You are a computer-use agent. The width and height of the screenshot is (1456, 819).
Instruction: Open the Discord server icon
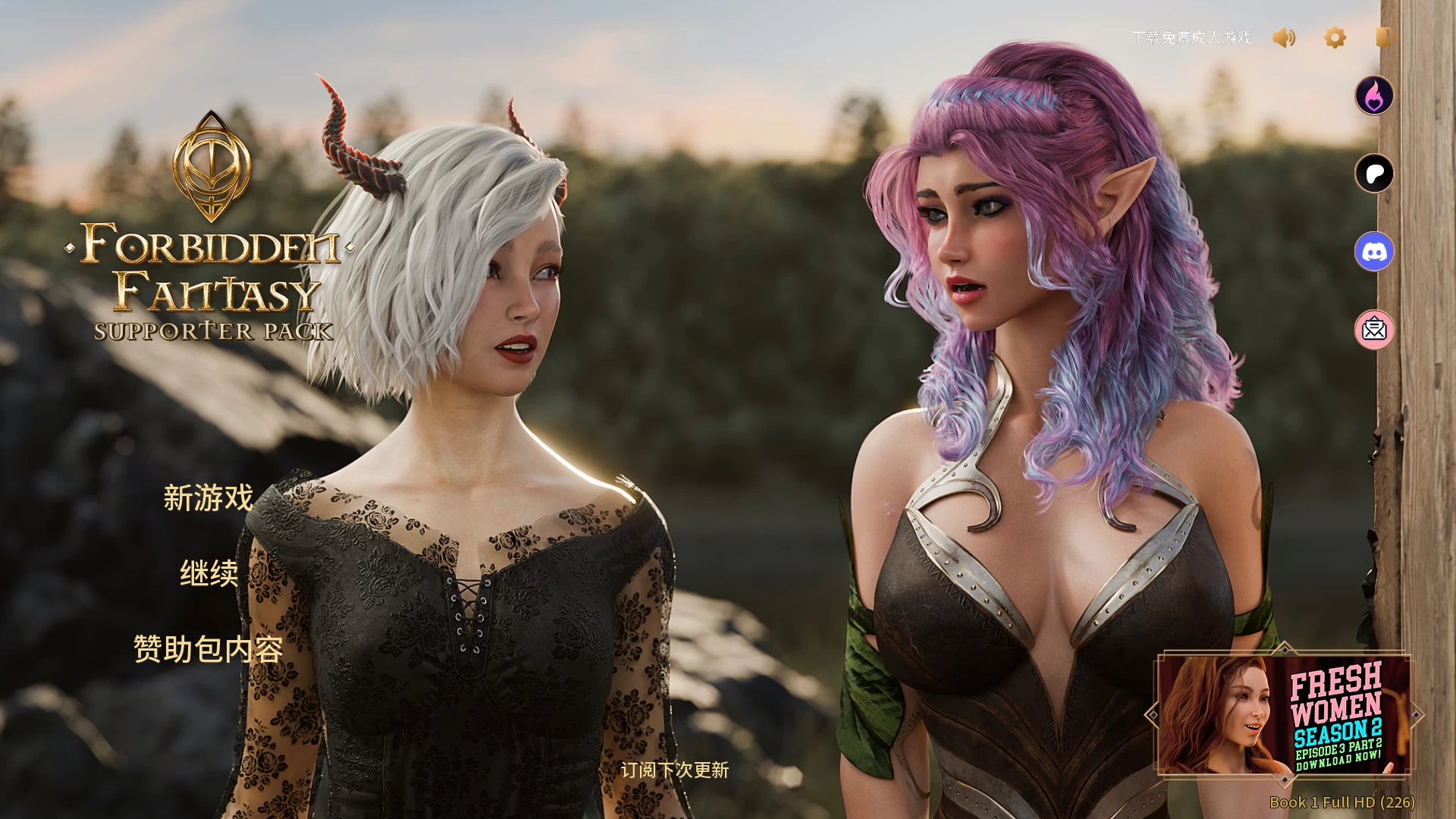click(x=1374, y=252)
